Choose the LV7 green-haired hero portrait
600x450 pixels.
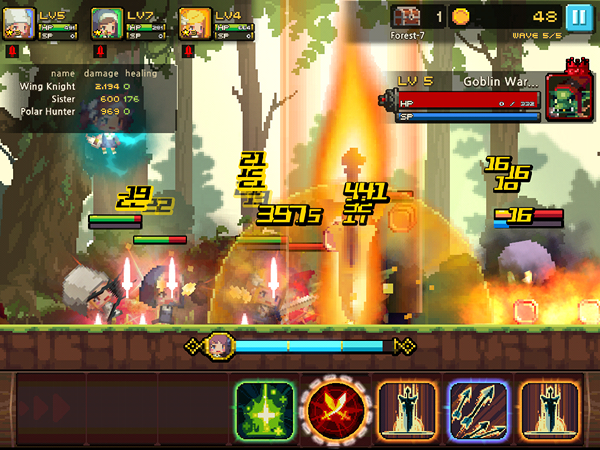pyautogui.click(x=107, y=23)
